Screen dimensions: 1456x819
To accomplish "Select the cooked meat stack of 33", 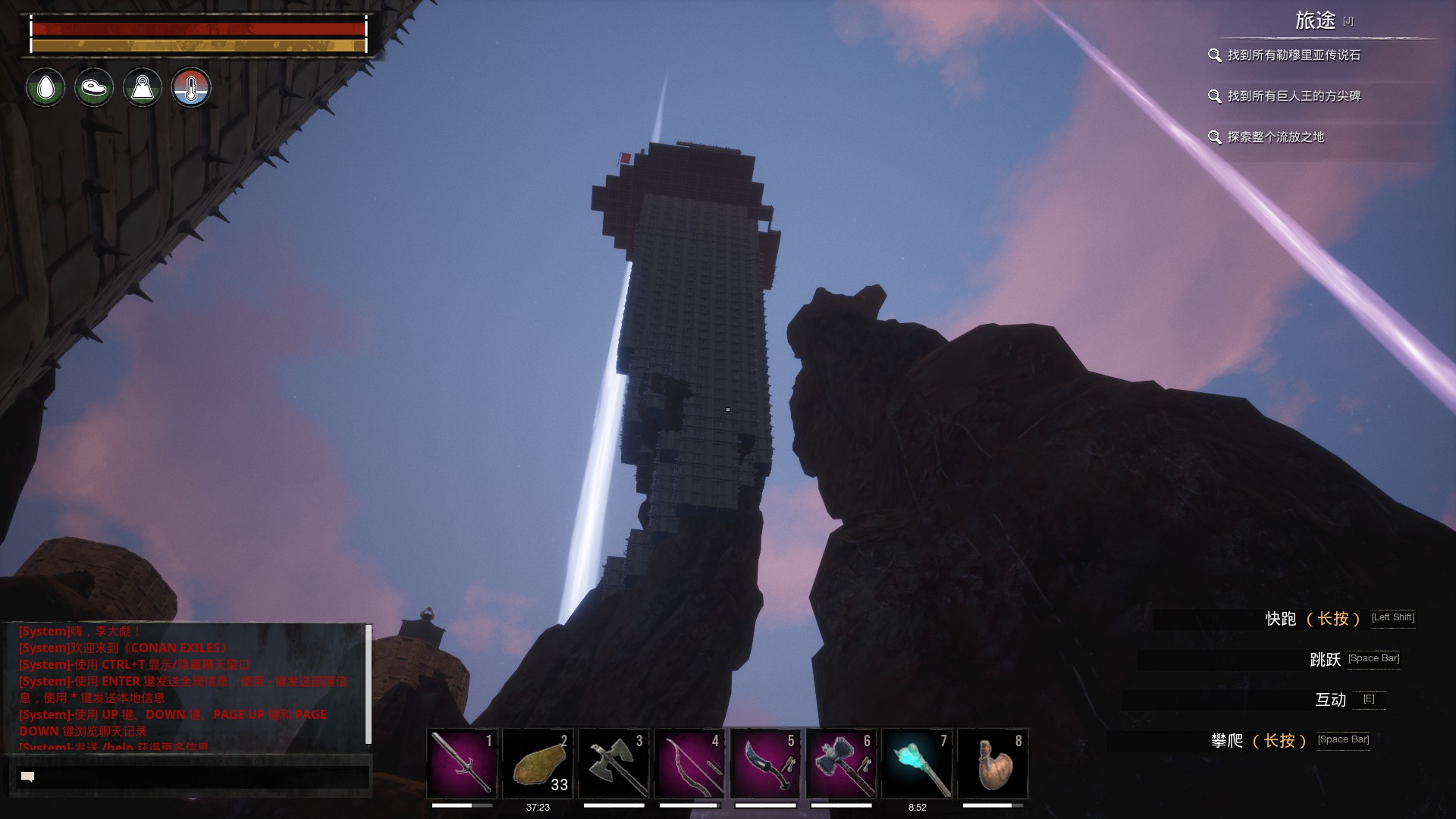I will pos(538,763).
